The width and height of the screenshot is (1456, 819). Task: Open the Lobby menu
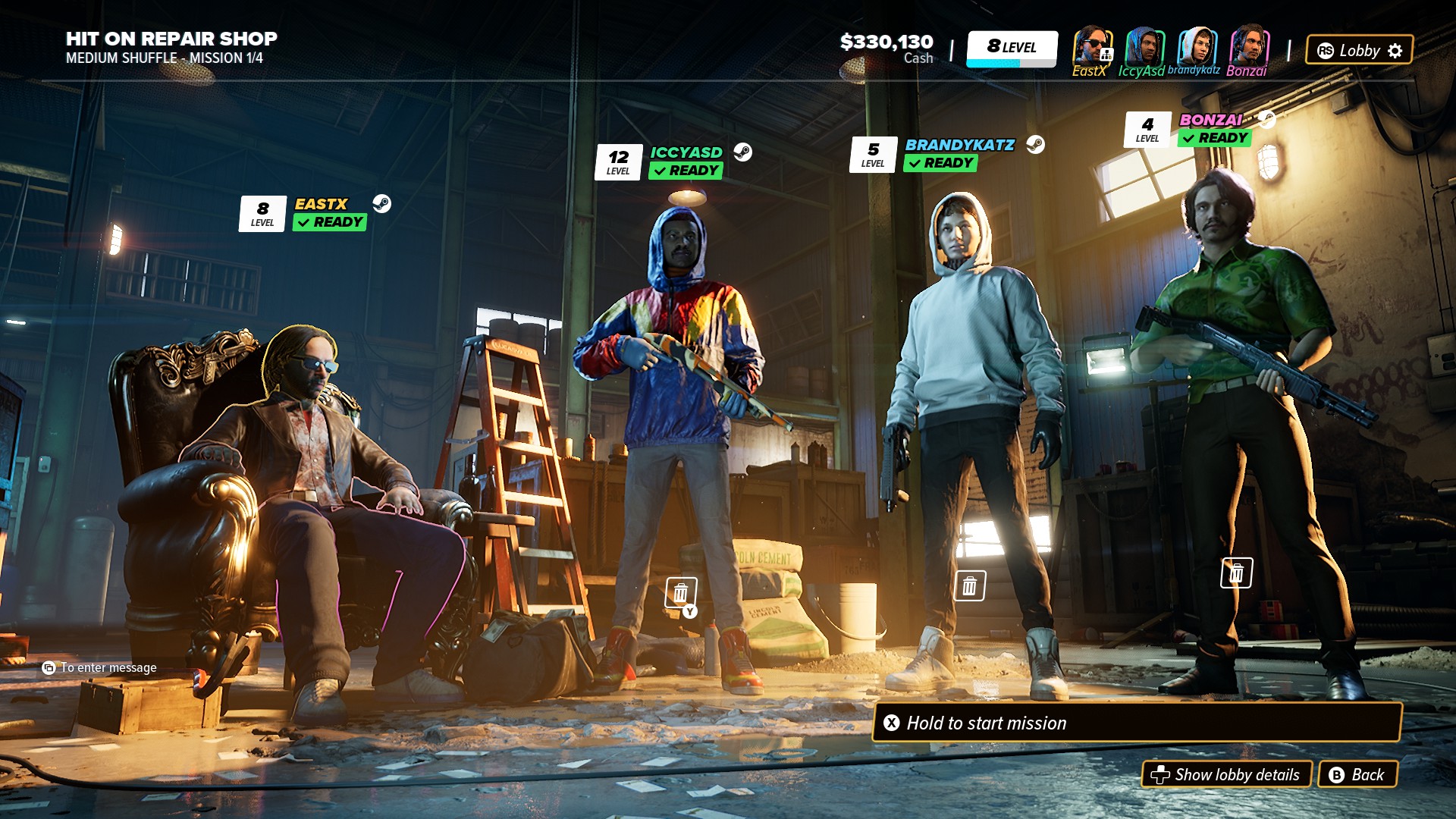click(1357, 50)
